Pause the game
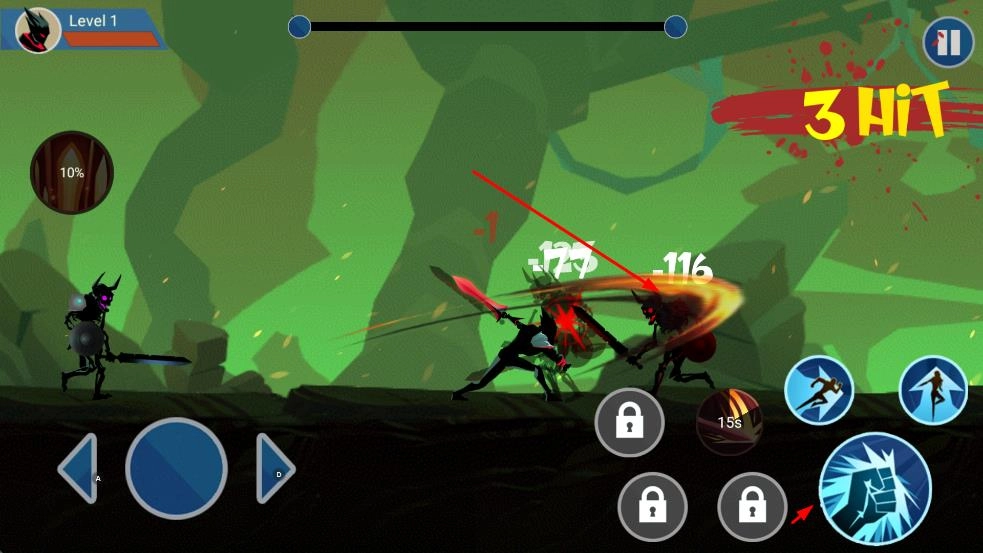The height and width of the screenshot is (553, 983). point(948,43)
